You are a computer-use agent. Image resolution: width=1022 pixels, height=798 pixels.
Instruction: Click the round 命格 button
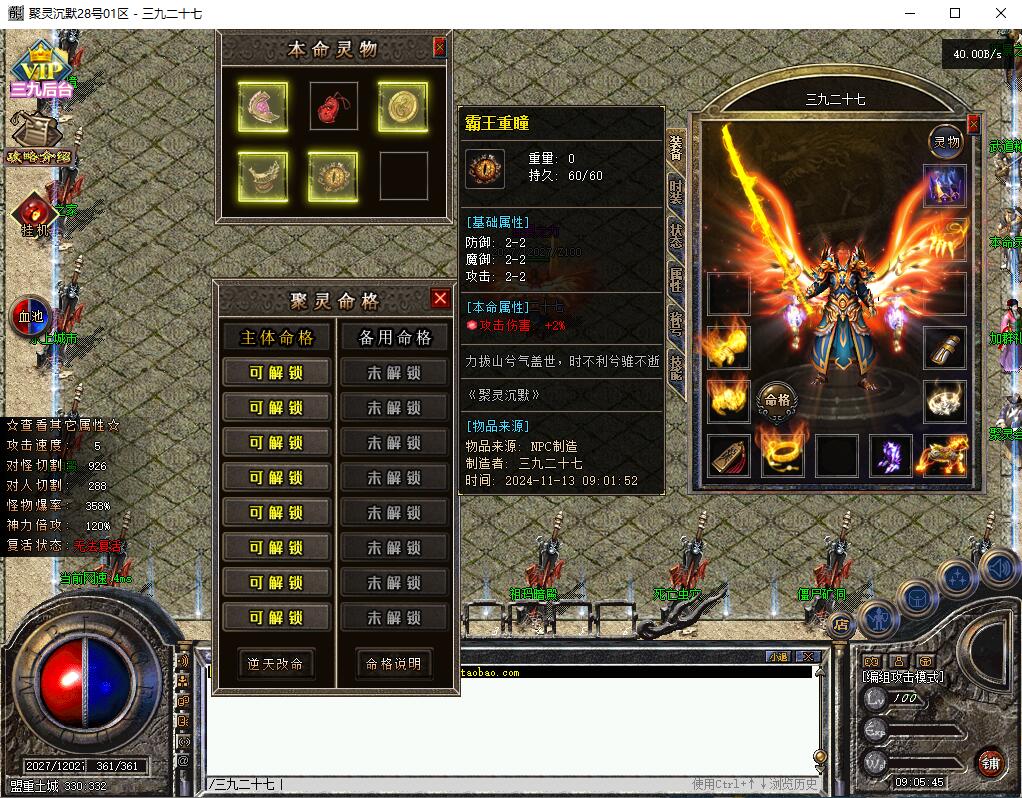(777, 399)
